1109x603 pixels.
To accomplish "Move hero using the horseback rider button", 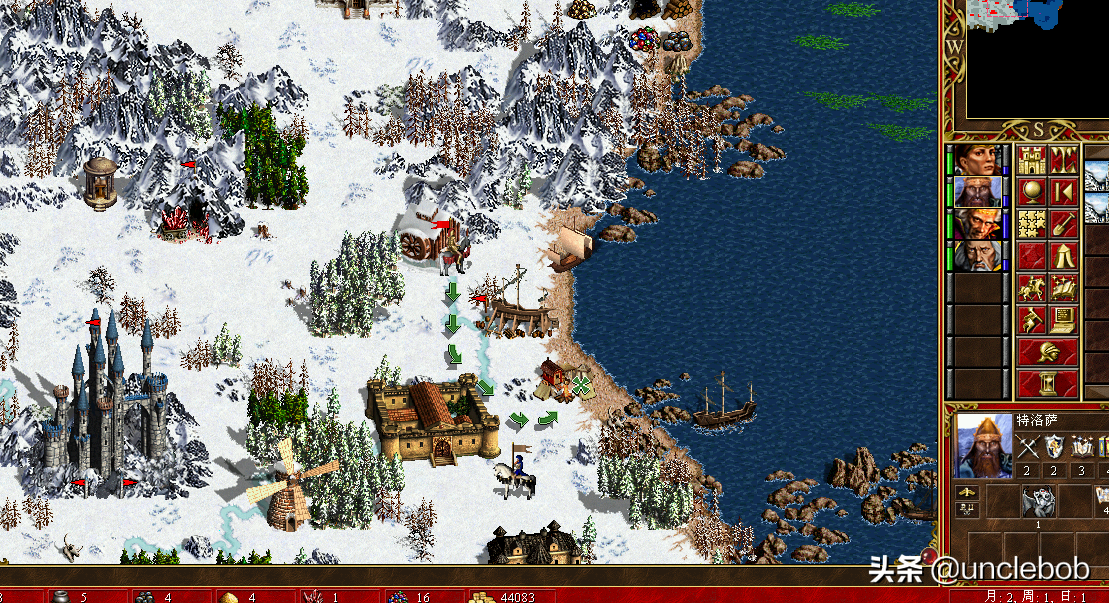I will click(x=1032, y=289).
